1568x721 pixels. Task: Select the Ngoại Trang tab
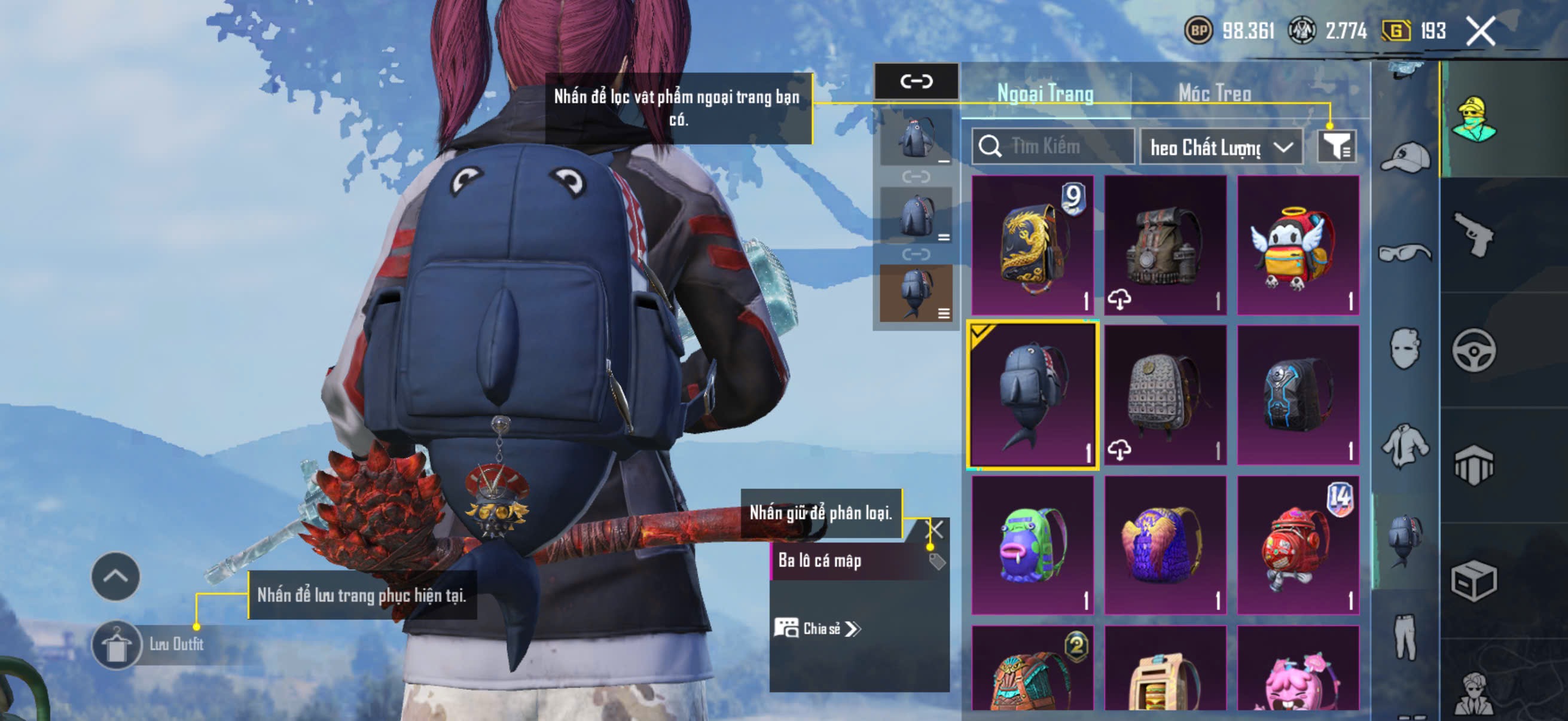[x=1045, y=93]
